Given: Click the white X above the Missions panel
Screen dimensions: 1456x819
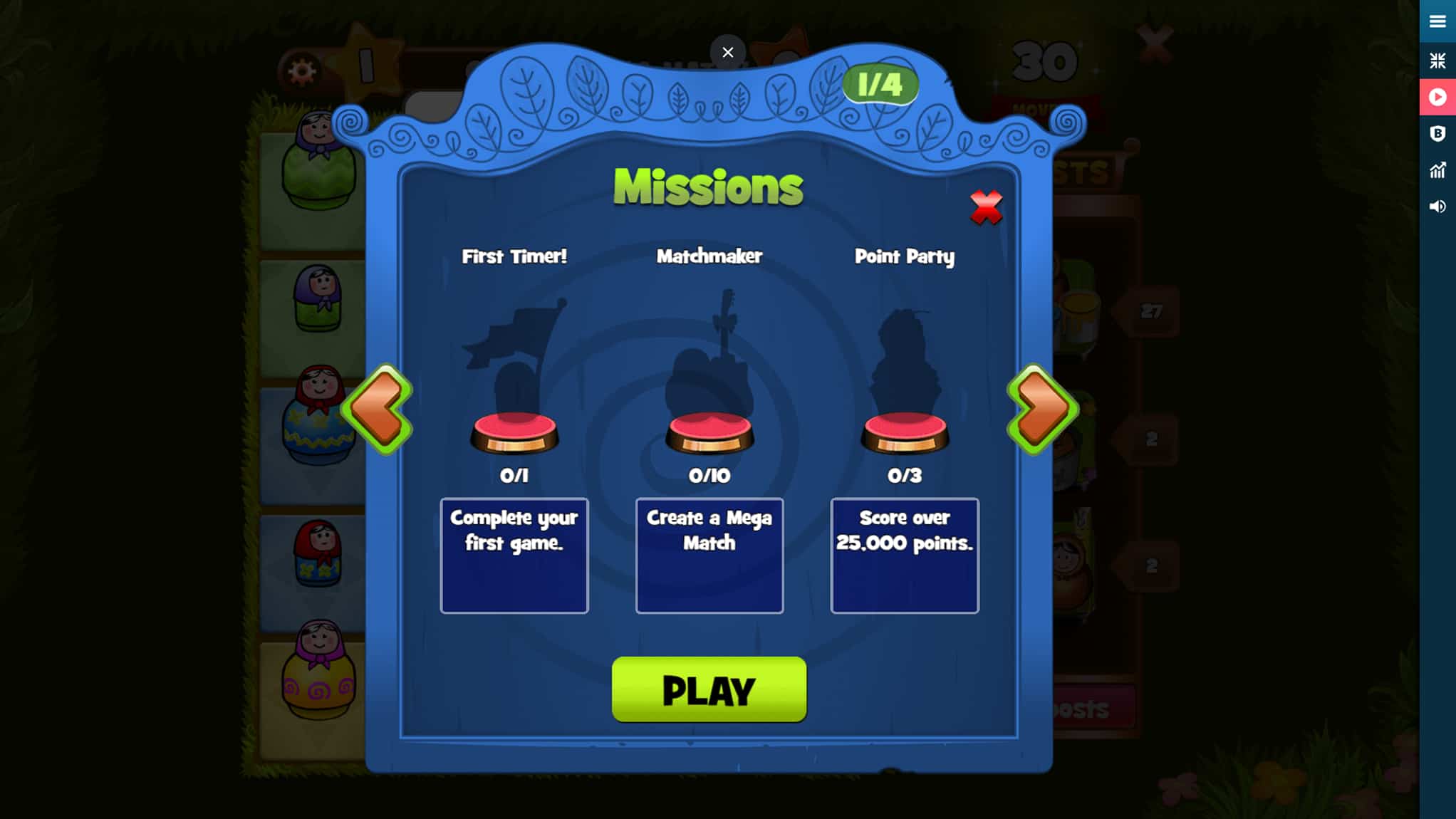Looking at the screenshot, I should [727, 52].
